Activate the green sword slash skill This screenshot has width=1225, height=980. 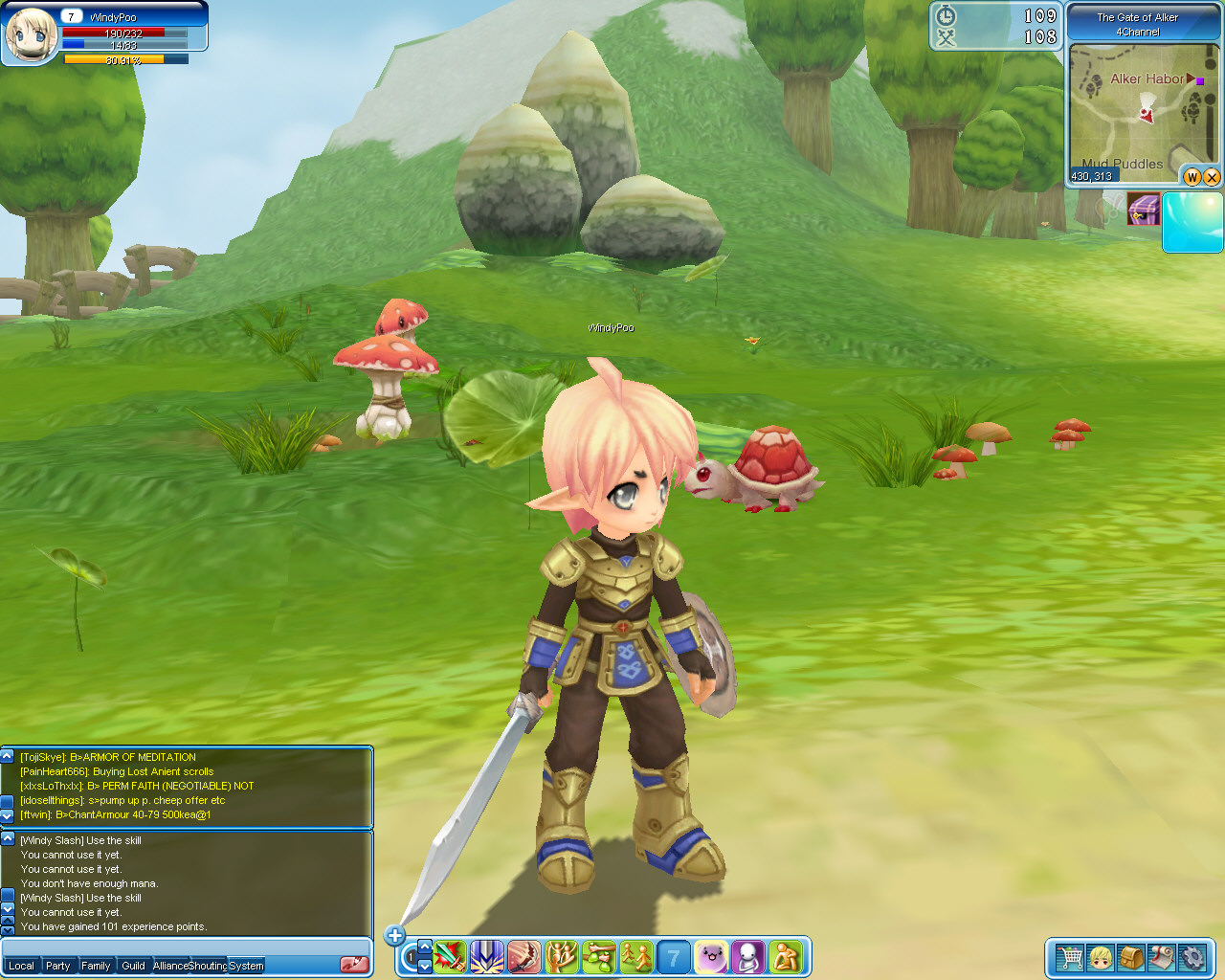pos(450,956)
